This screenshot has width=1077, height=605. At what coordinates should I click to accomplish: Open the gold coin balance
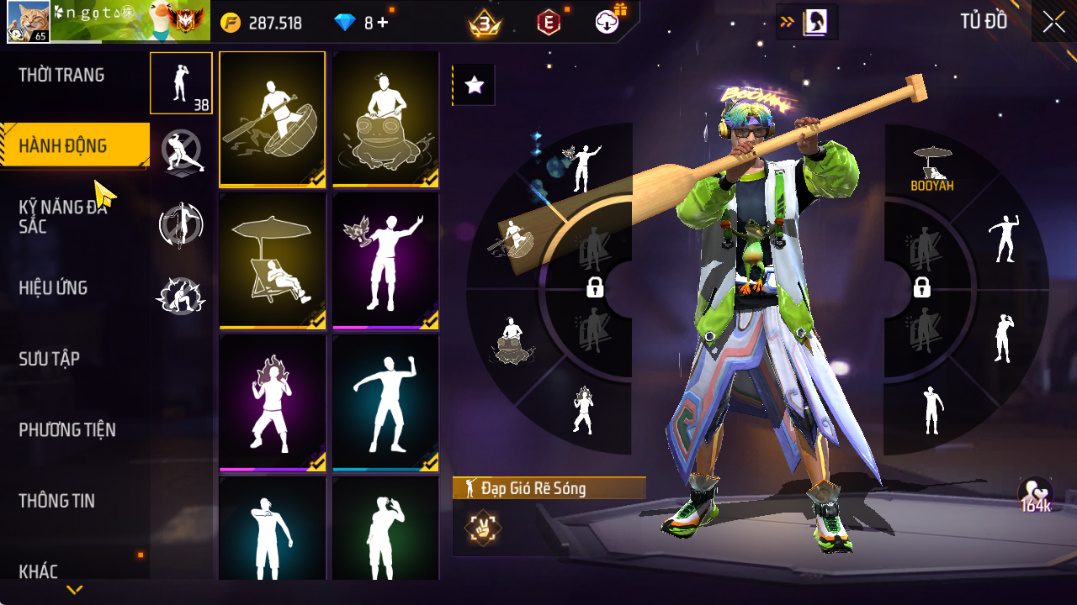coord(262,22)
